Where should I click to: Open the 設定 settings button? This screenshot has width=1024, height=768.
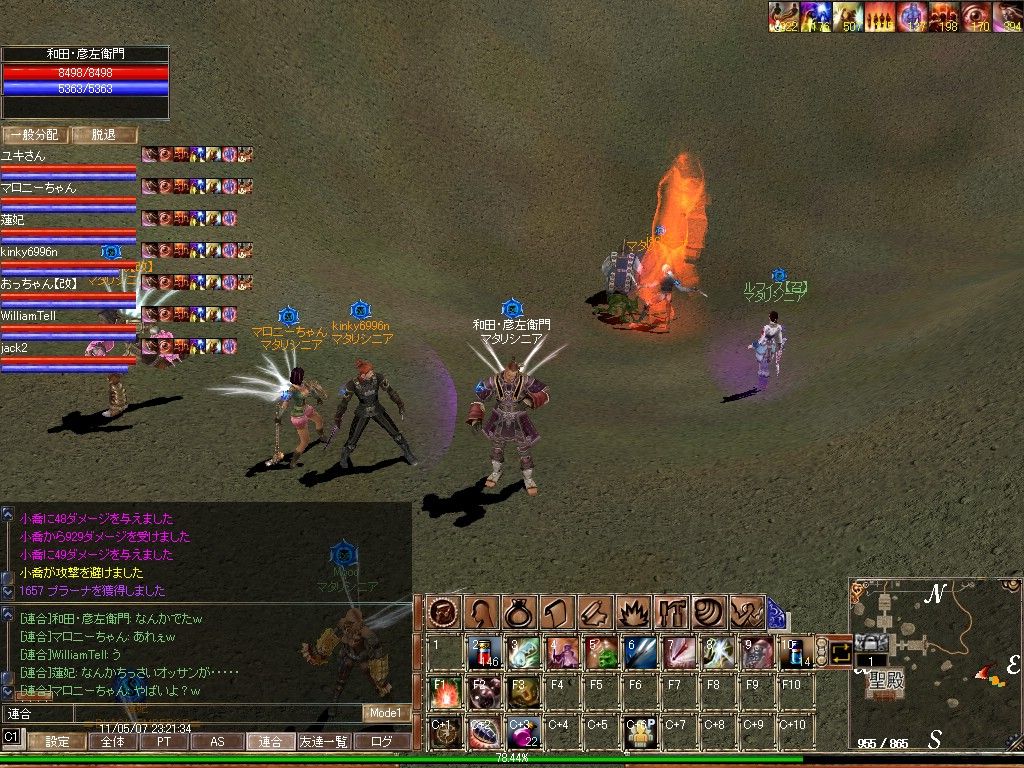point(57,742)
